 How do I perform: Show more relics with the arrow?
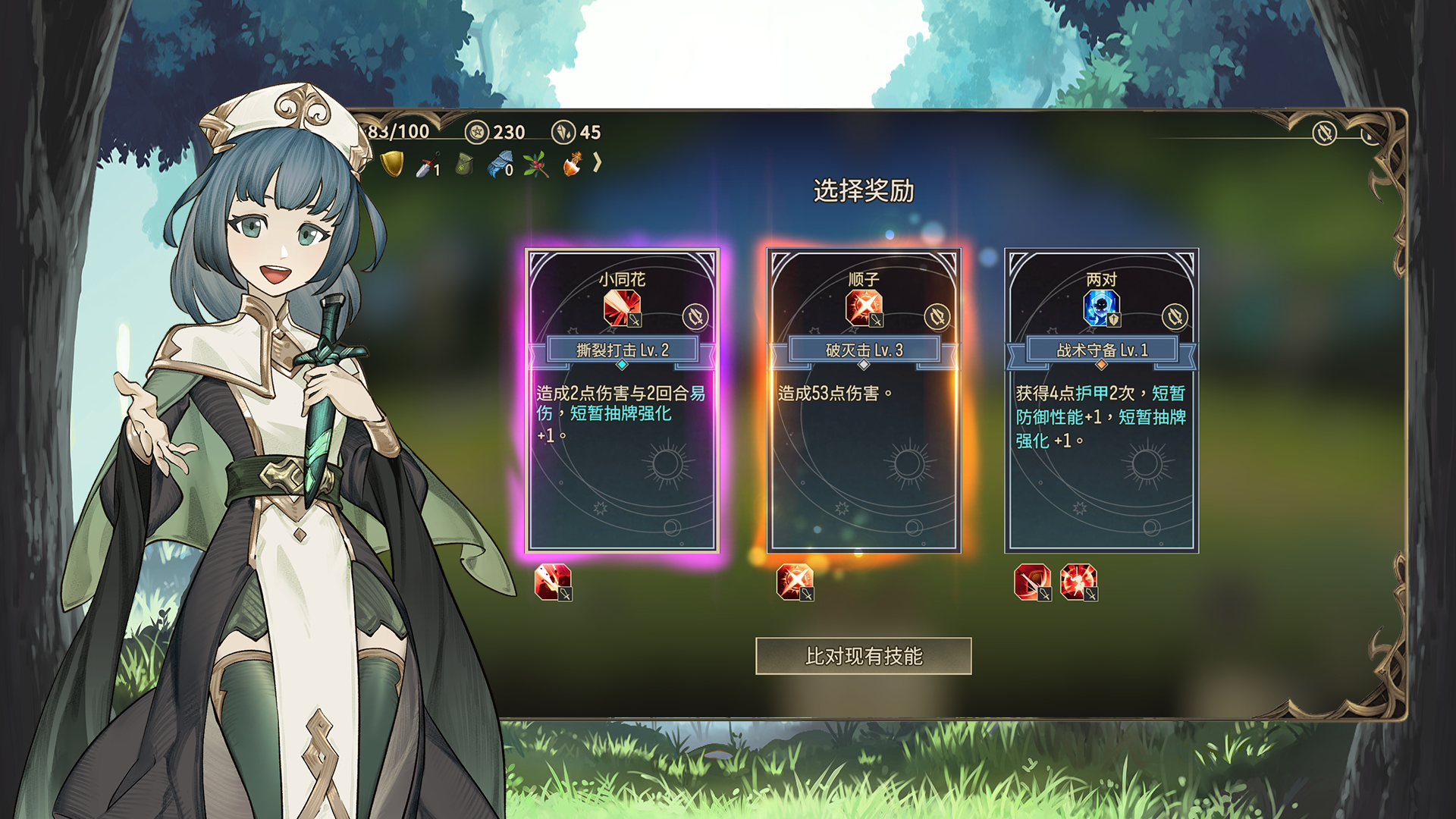click(x=598, y=162)
